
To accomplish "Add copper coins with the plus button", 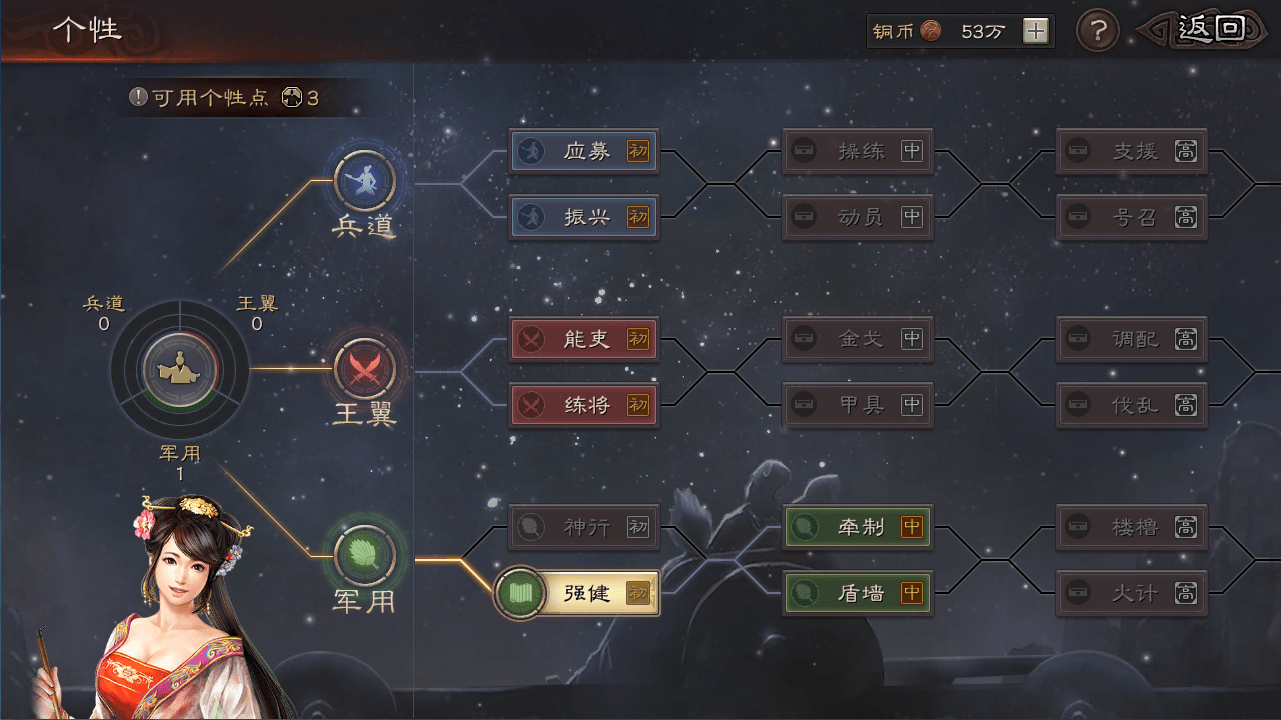I will [1036, 31].
